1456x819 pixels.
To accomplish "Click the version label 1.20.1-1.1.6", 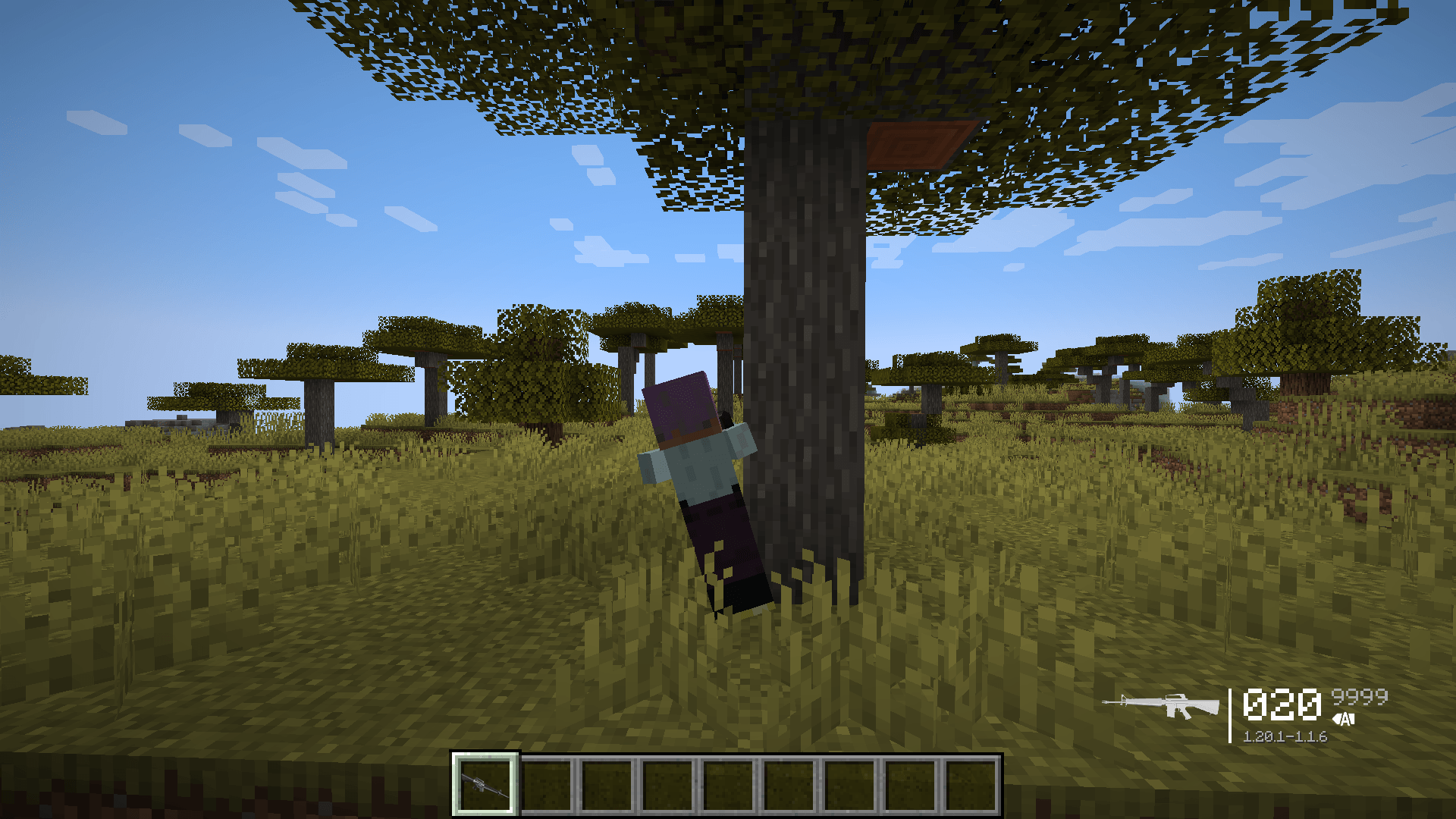I will (1285, 737).
